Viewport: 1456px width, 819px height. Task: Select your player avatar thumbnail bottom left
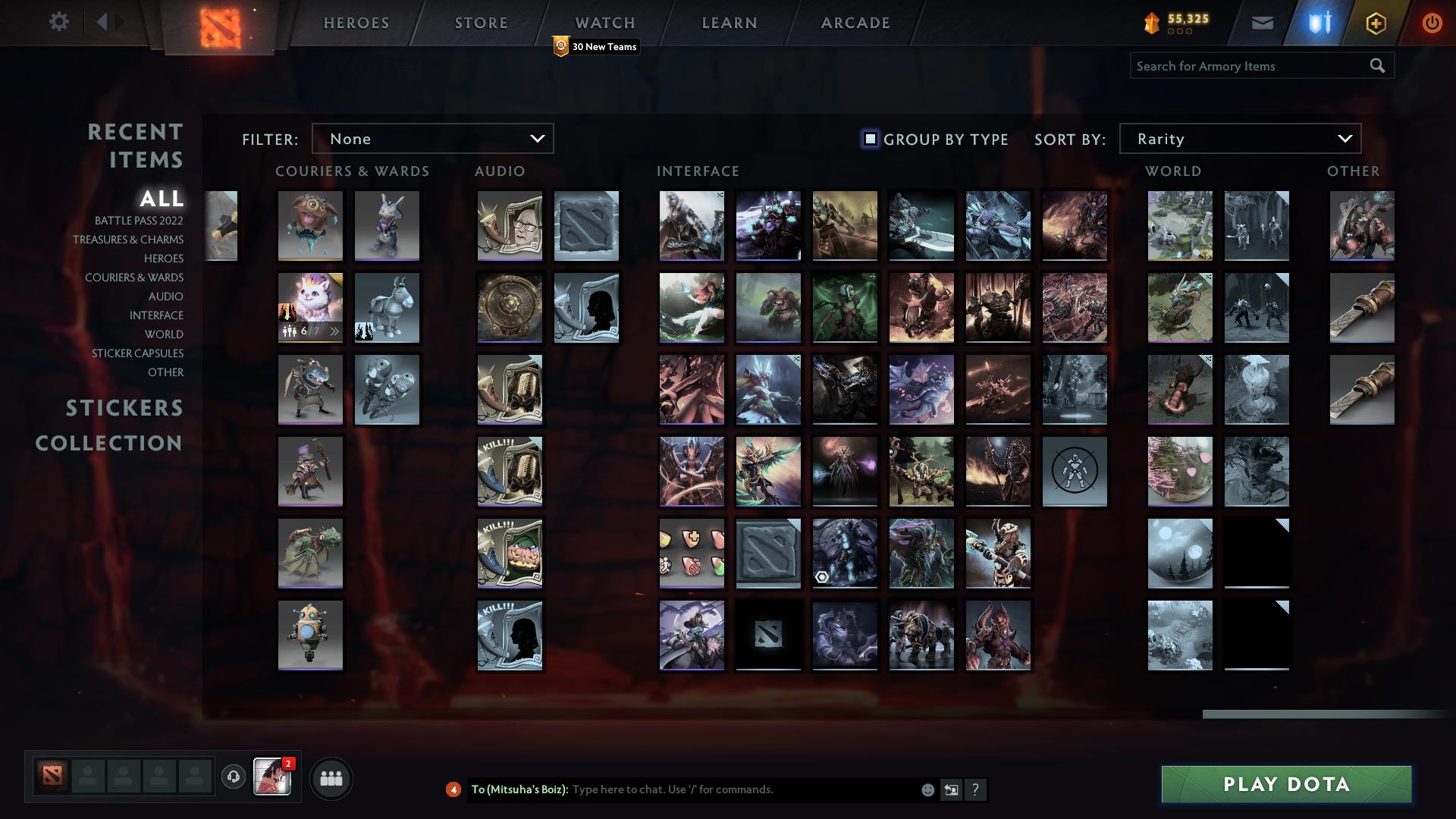coord(272,777)
